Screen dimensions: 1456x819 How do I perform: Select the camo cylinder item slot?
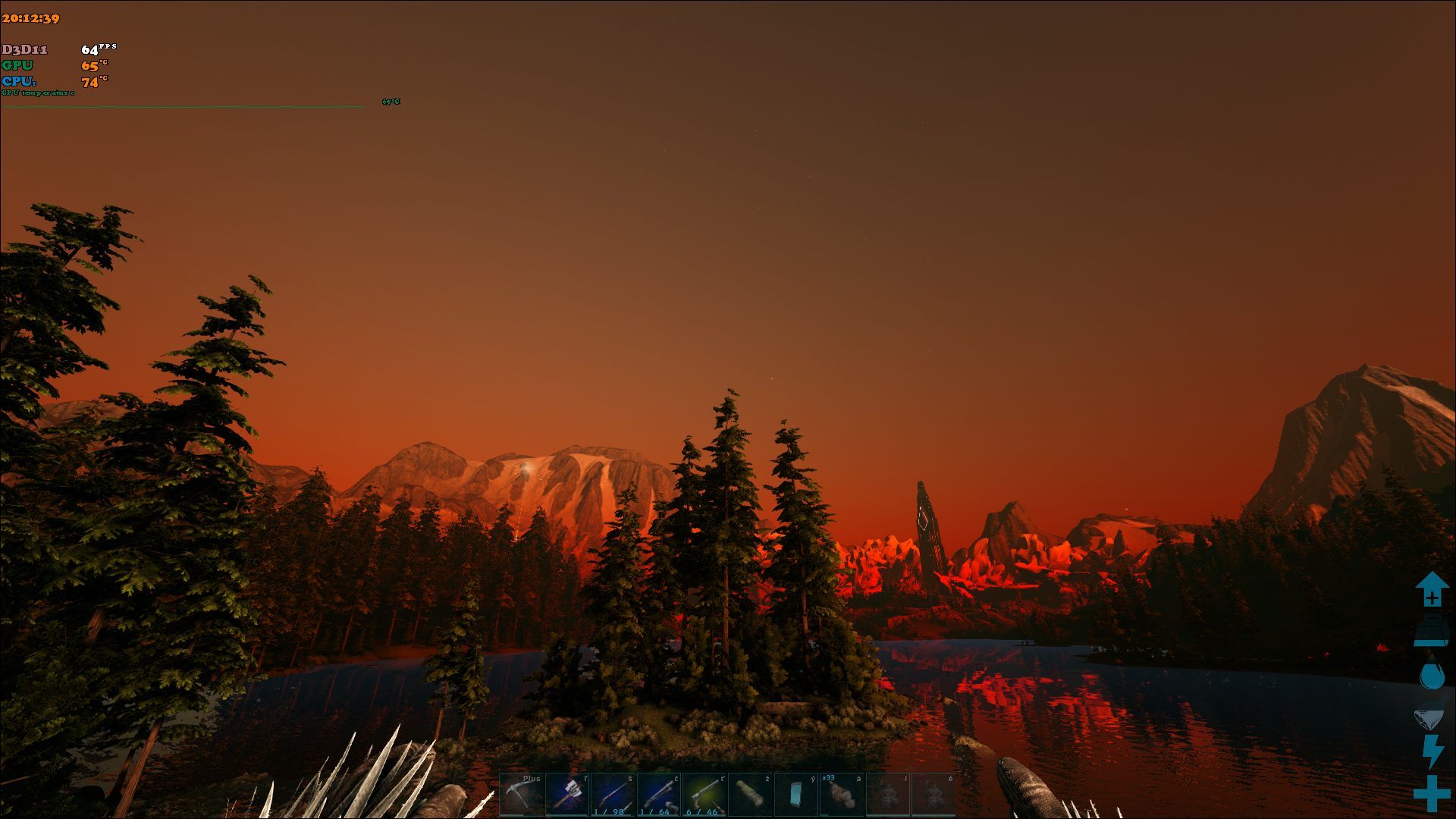tap(750, 795)
